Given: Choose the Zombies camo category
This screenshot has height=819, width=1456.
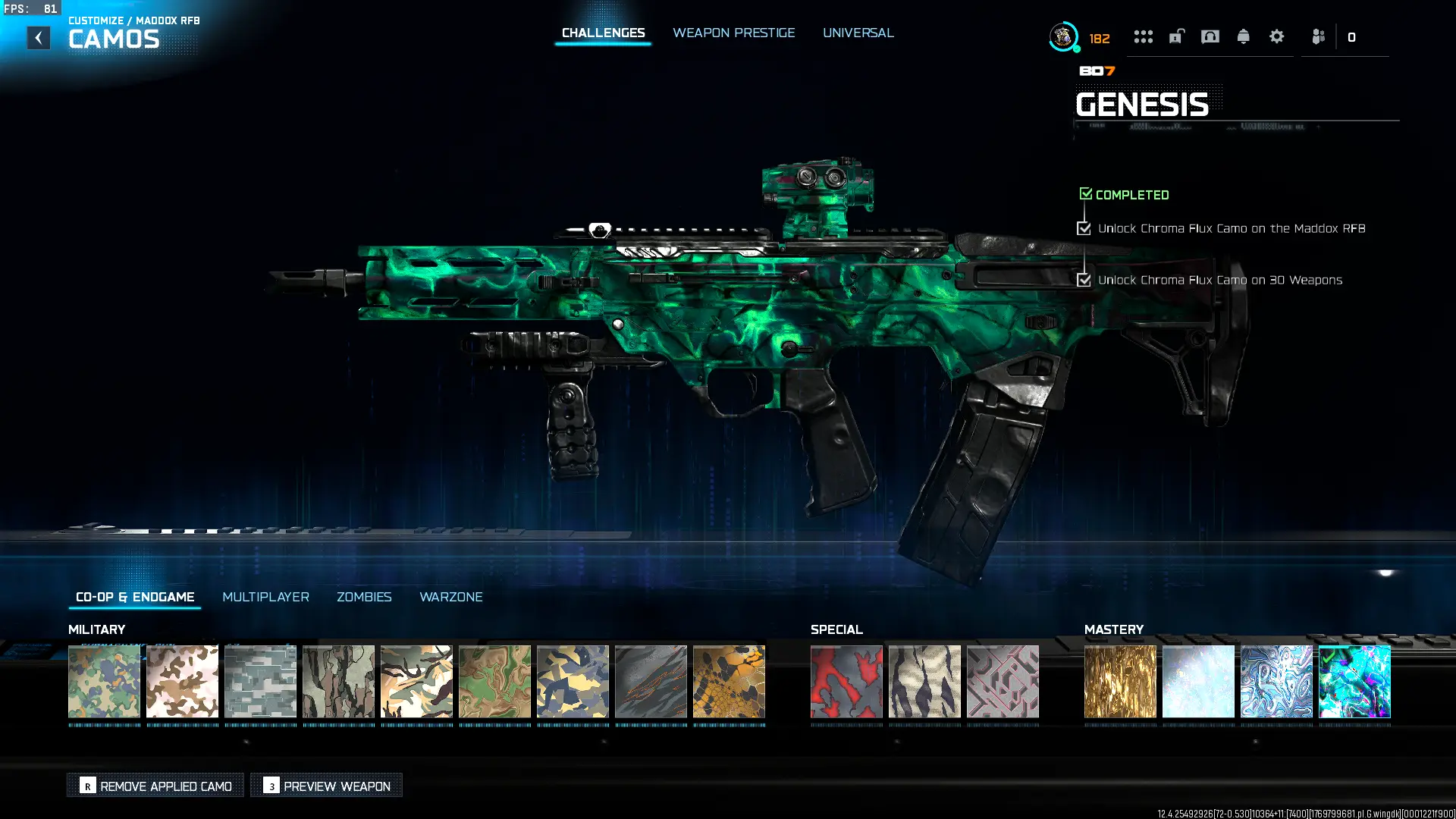Looking at the screenshot, I should click(364, 597).
